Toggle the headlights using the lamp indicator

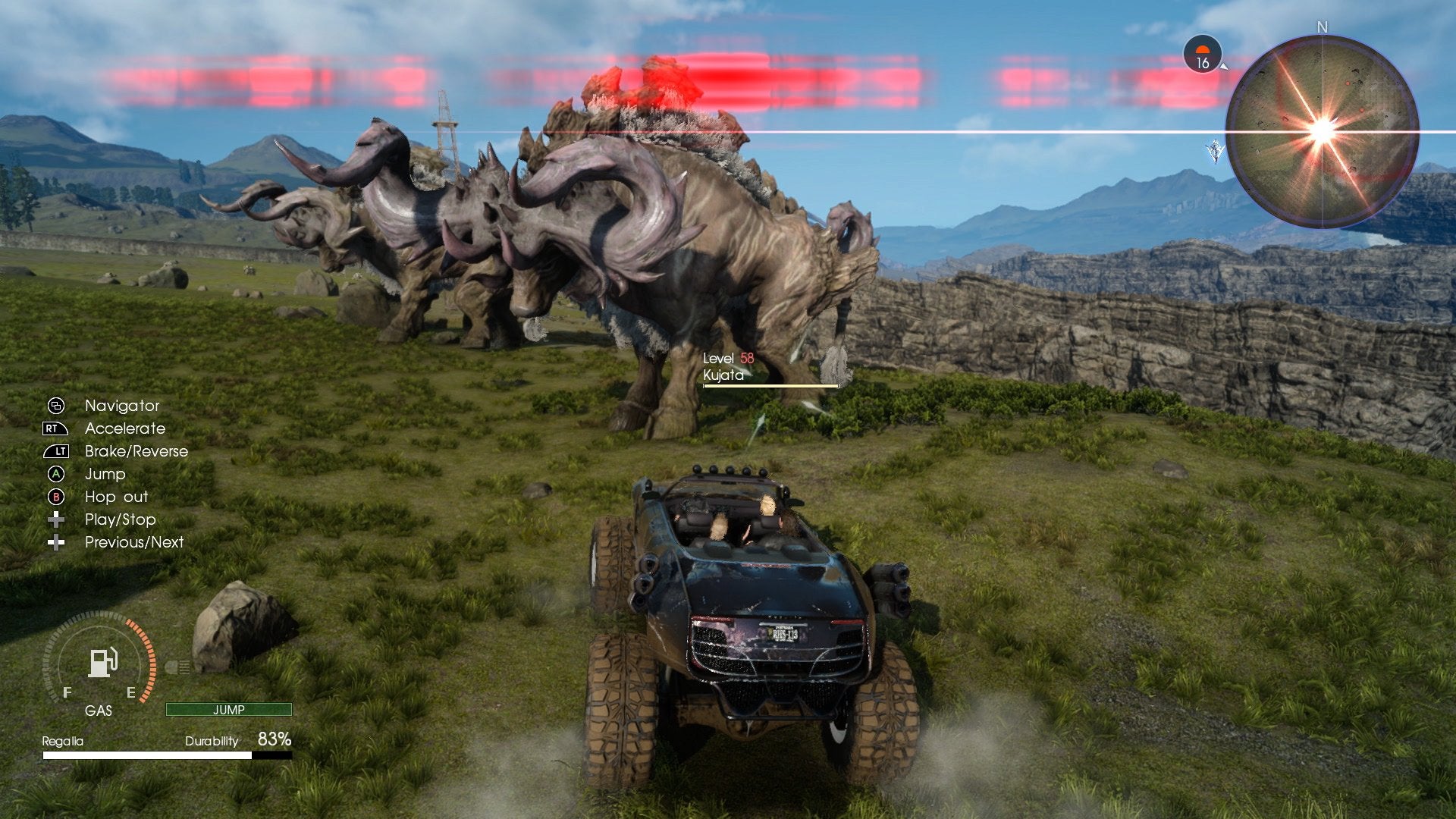(177, 667)
